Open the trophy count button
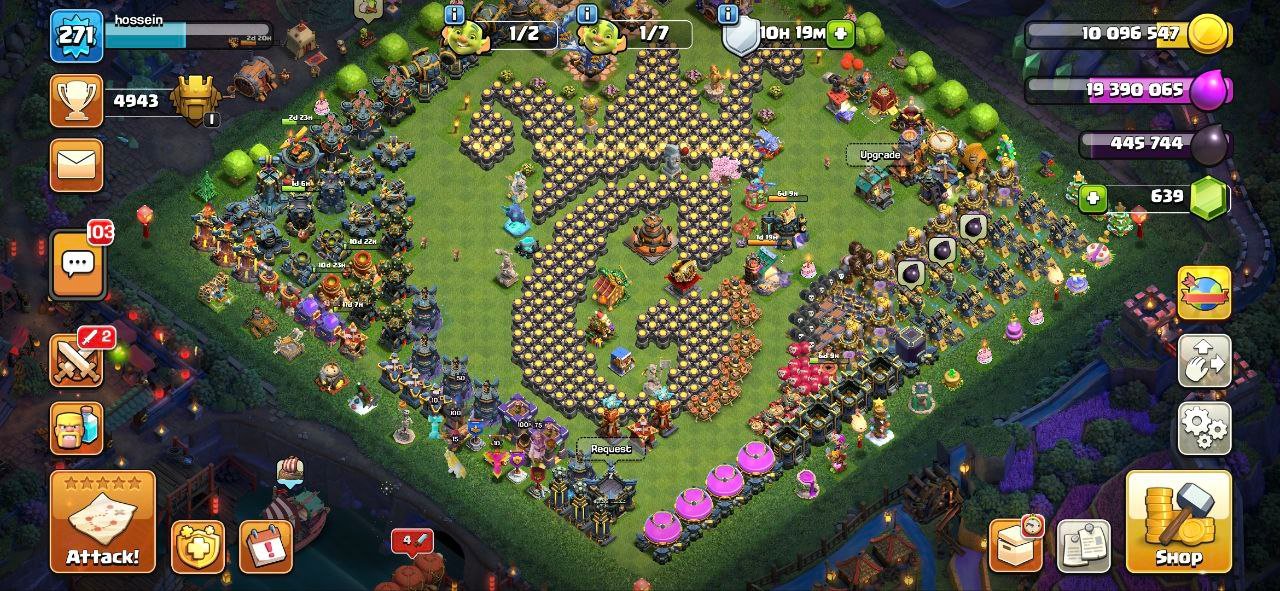 click(77, 101)
